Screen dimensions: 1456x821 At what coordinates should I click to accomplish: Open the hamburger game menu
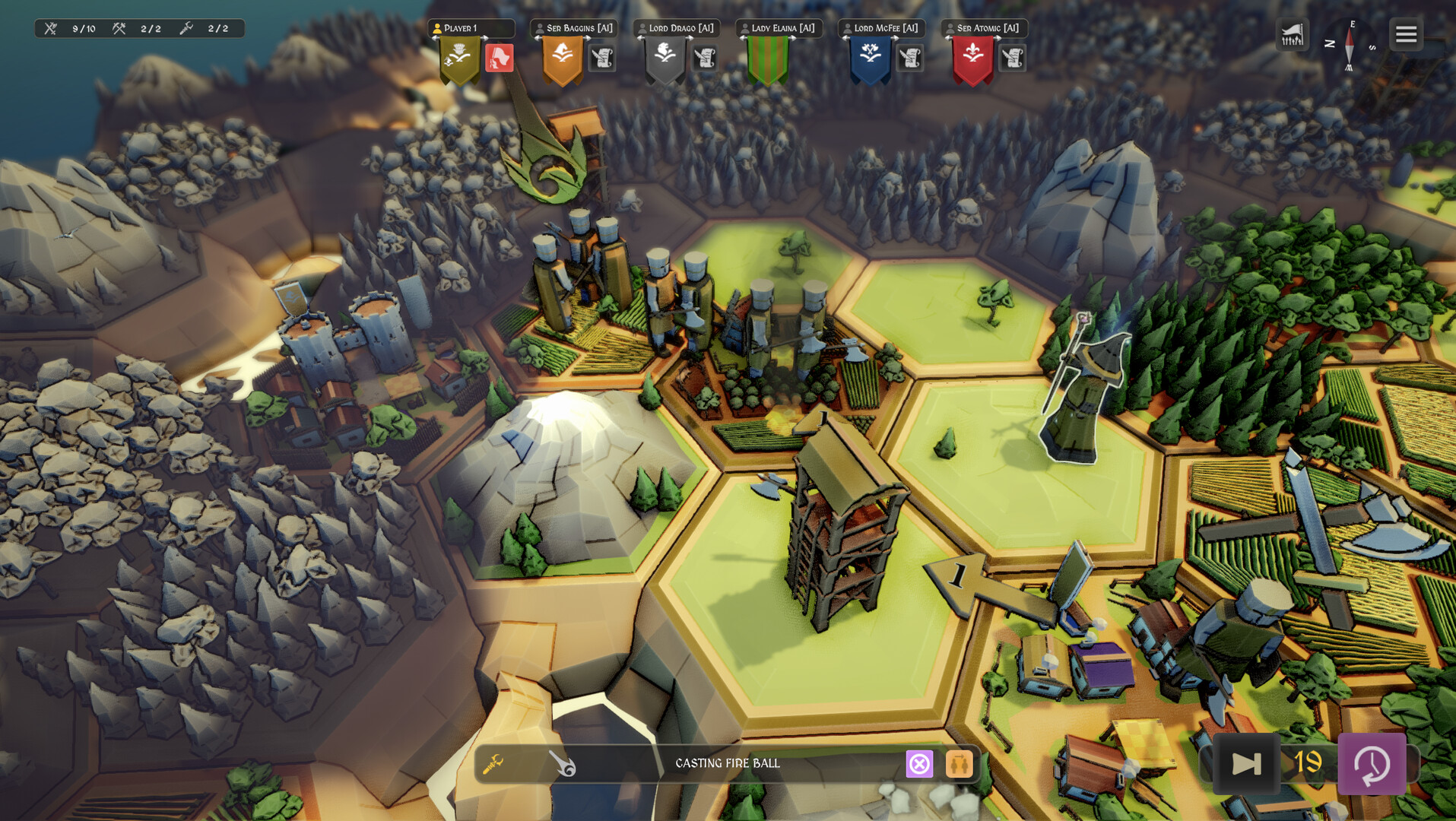coord(1406,34)
